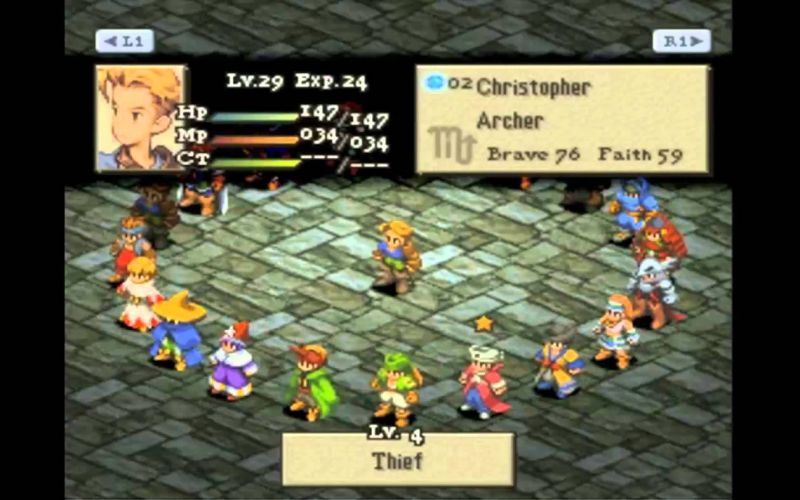Select the Thief job label box

398,460
